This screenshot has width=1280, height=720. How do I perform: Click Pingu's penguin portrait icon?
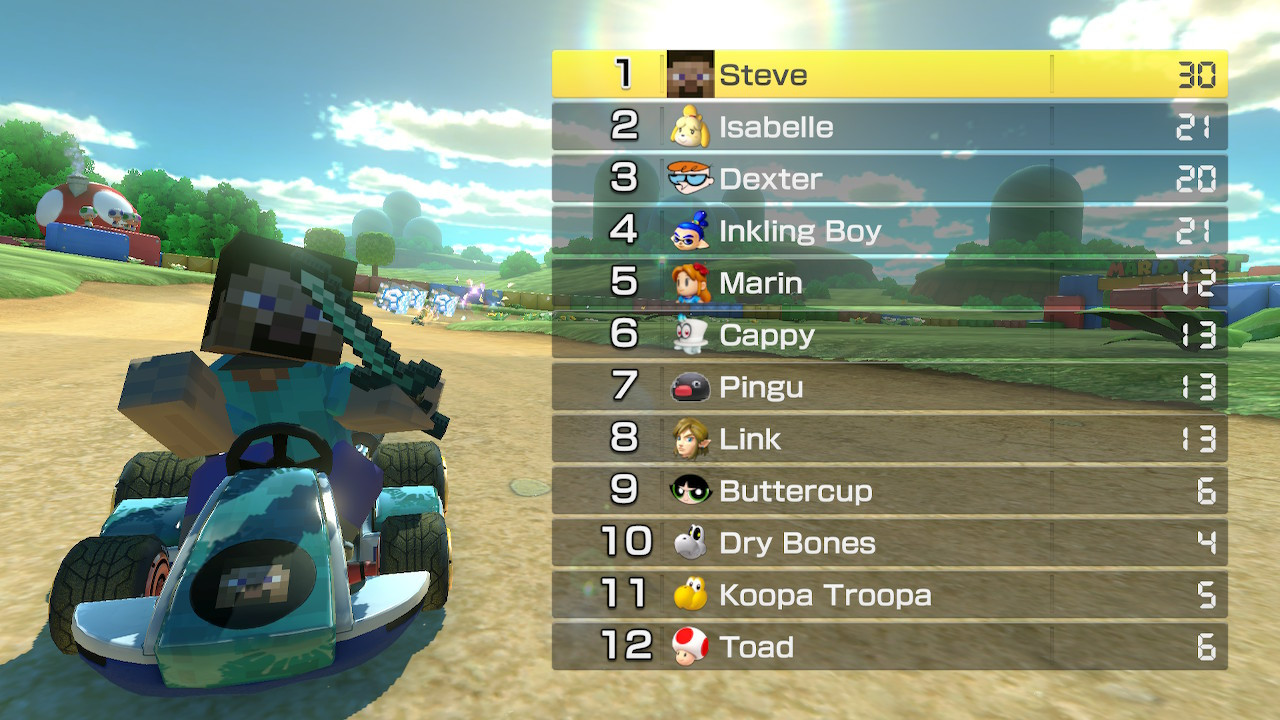691,387
